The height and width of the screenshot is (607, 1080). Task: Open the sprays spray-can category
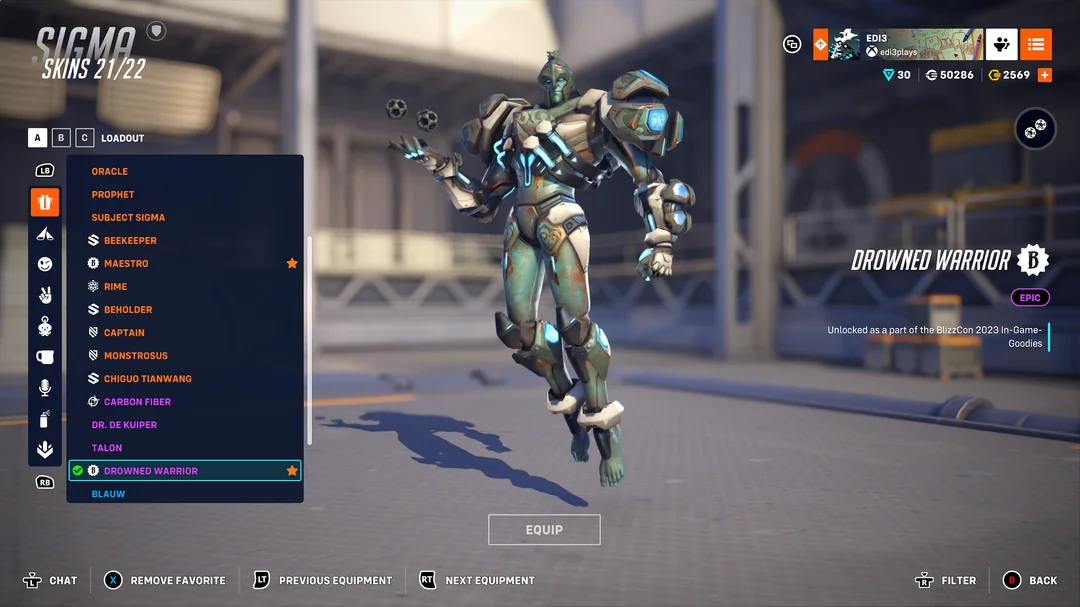[45, 419]
